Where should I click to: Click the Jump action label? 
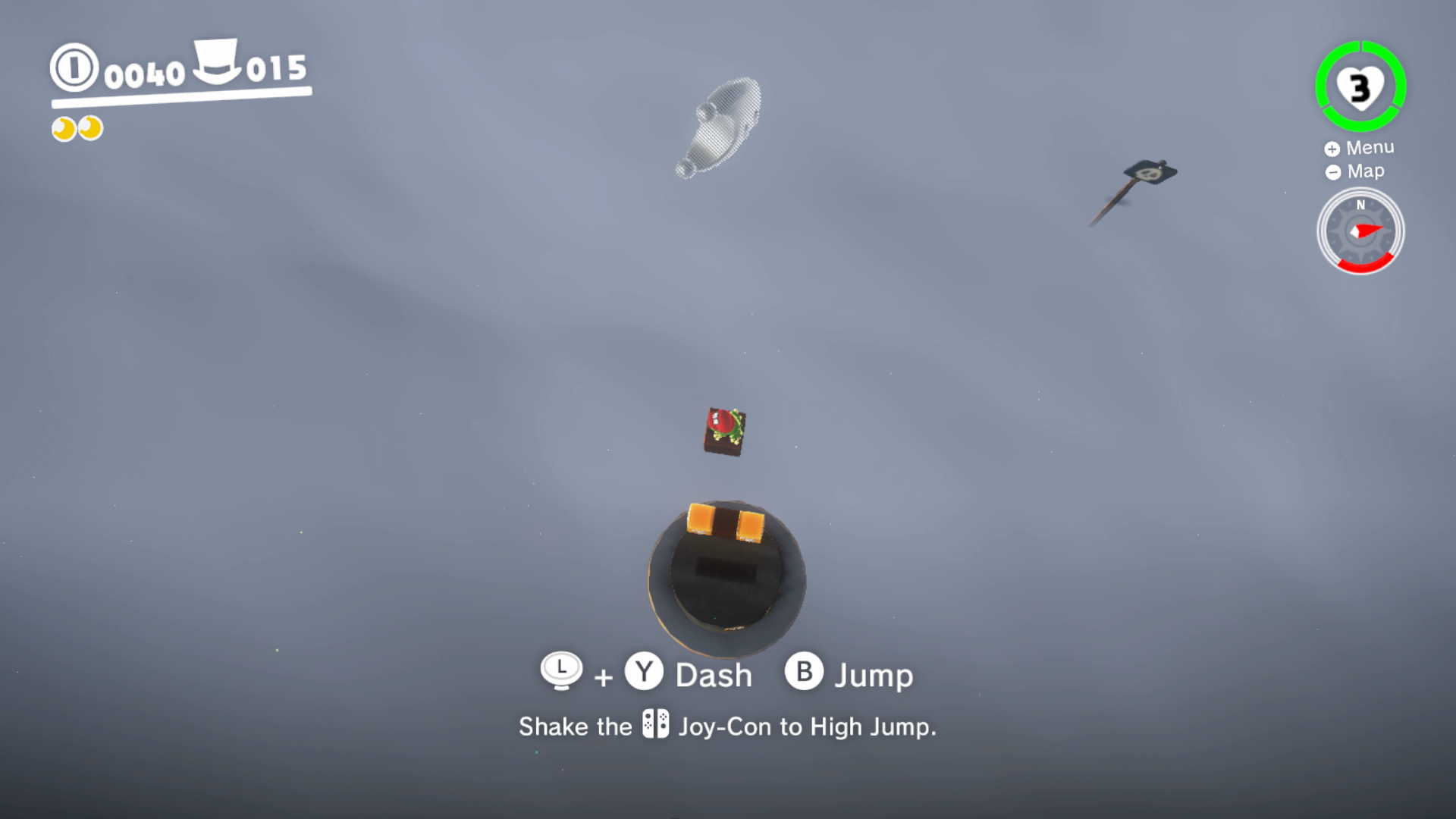point(874,673)
